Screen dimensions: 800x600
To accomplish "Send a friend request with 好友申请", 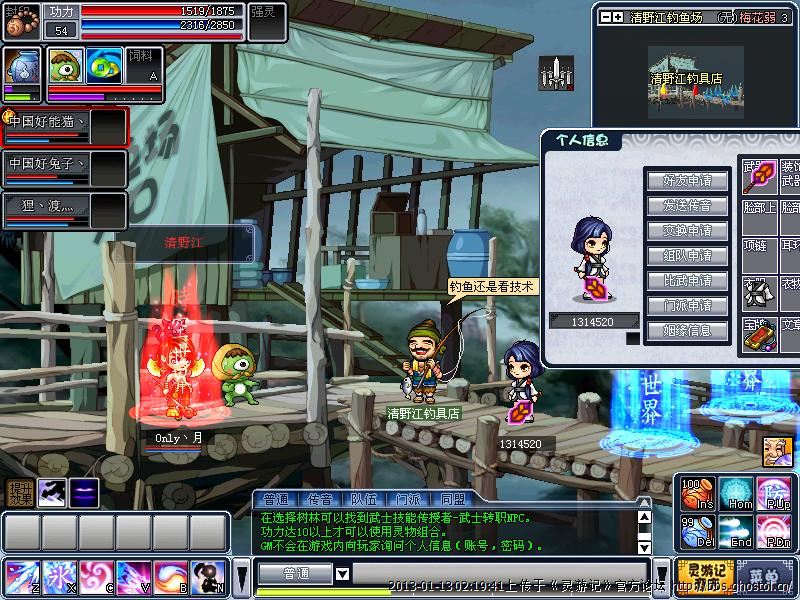I will [x=688, y=181].
